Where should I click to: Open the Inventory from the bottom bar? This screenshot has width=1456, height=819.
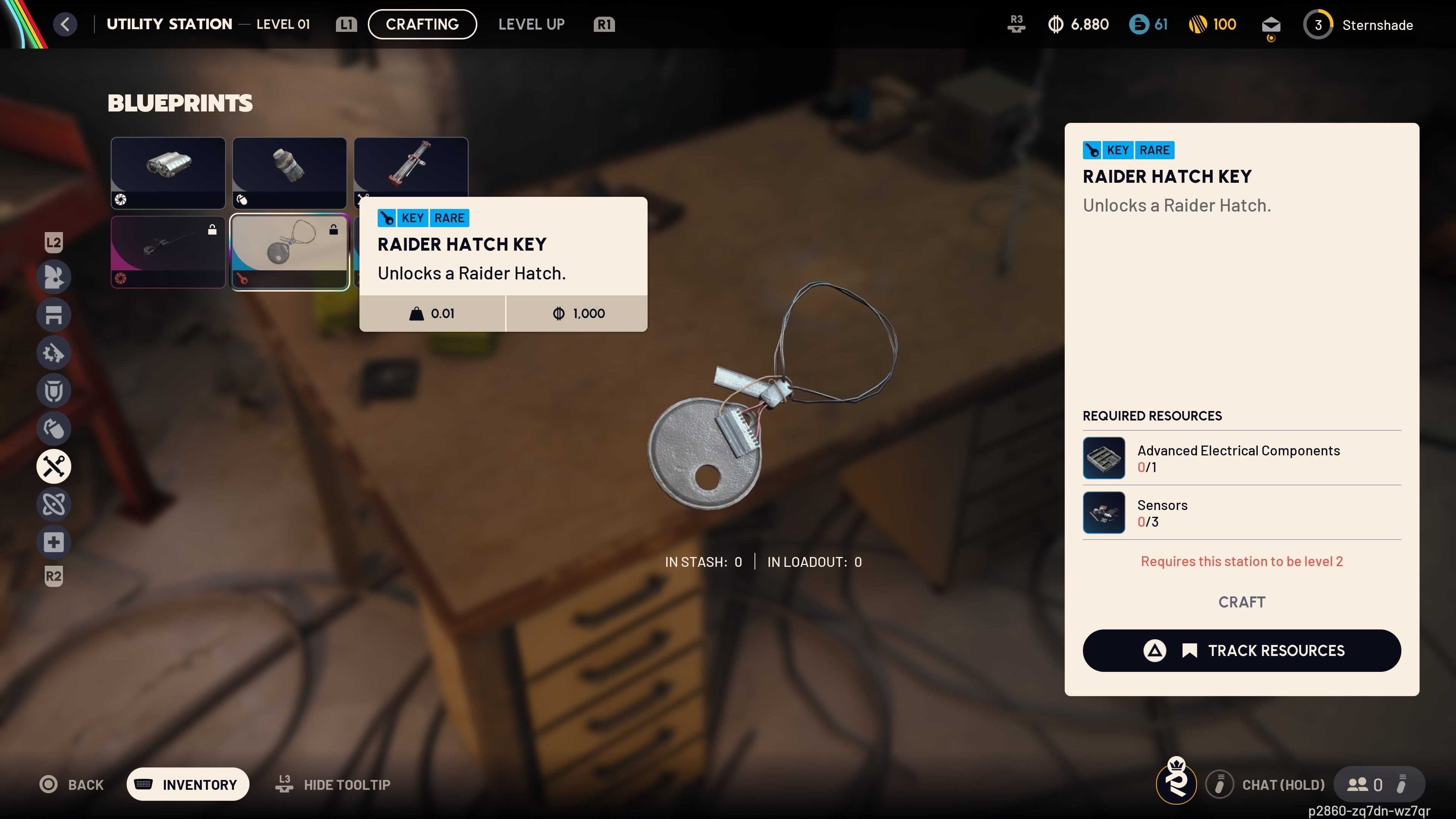(188, 784)
